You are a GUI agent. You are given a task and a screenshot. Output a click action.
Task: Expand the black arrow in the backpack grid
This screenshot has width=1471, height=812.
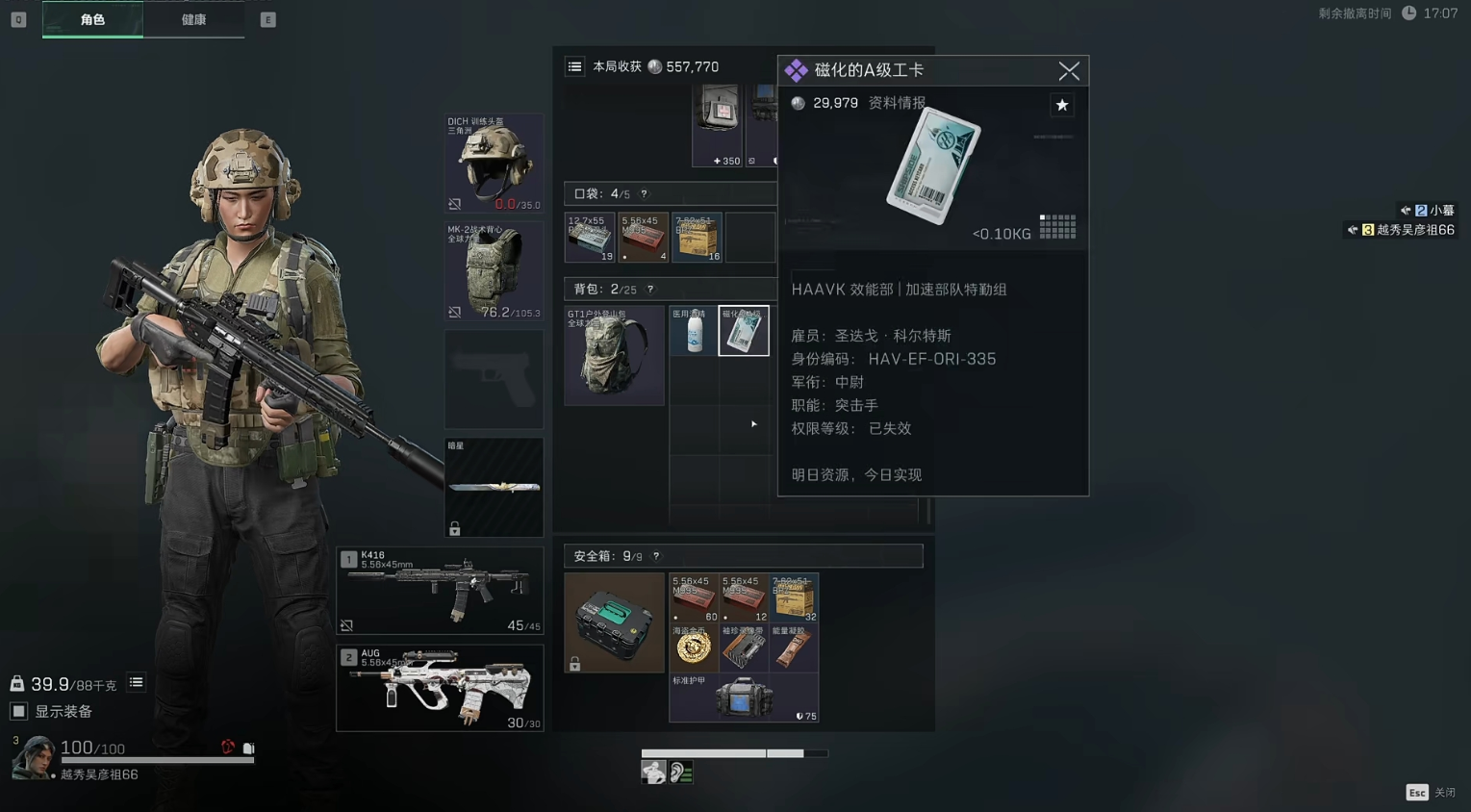tap(752, 423)
